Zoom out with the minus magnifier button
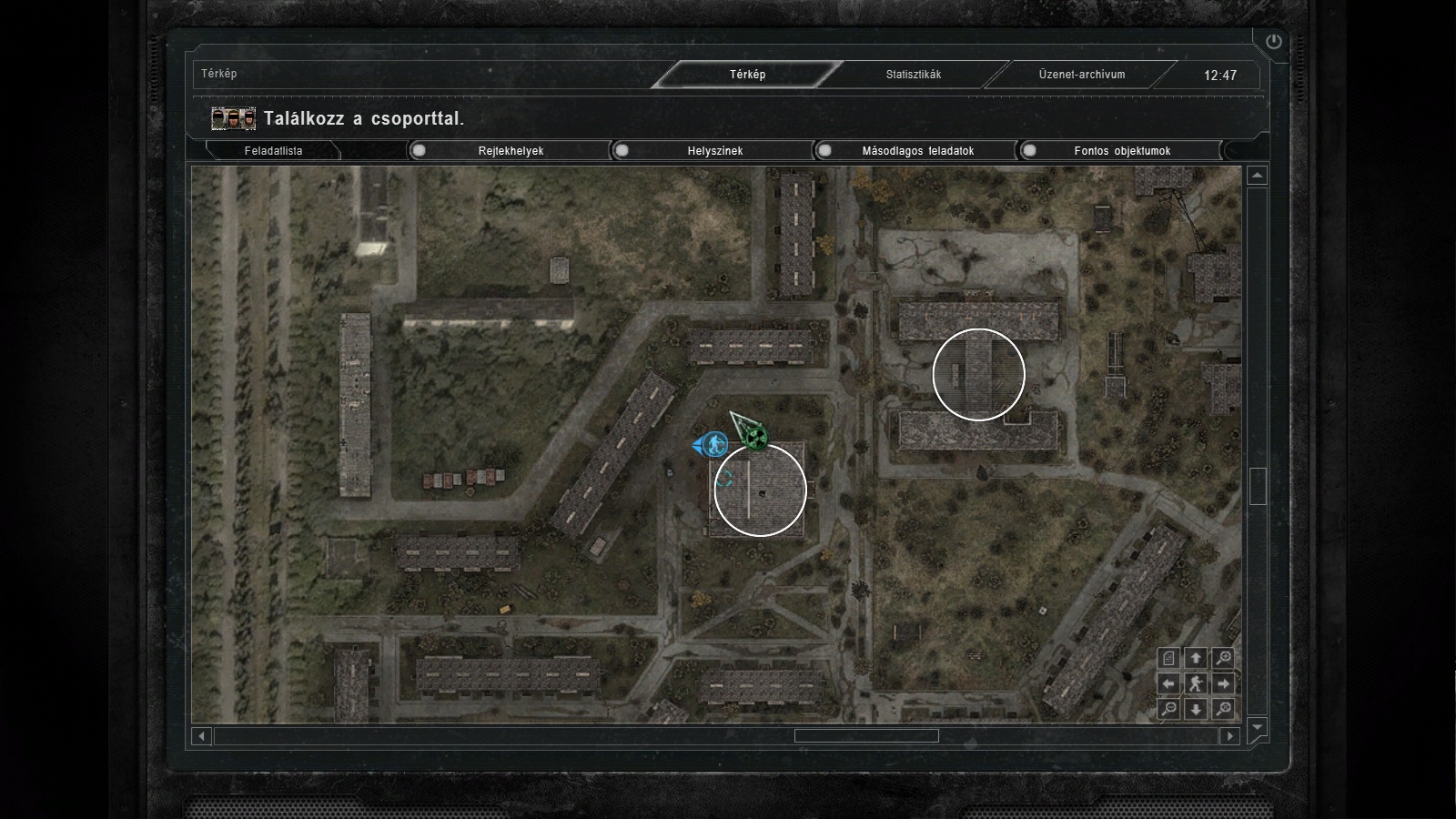 tap(1169, 709)
